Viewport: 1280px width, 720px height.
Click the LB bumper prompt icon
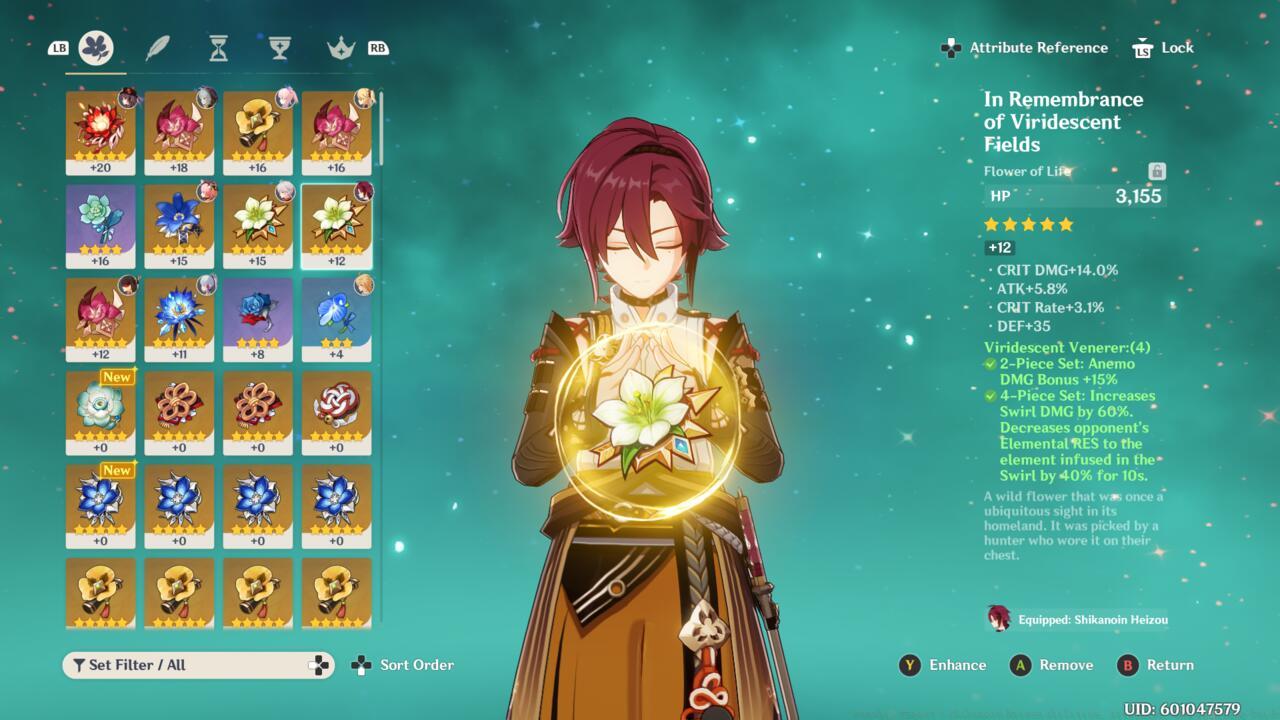57,47
